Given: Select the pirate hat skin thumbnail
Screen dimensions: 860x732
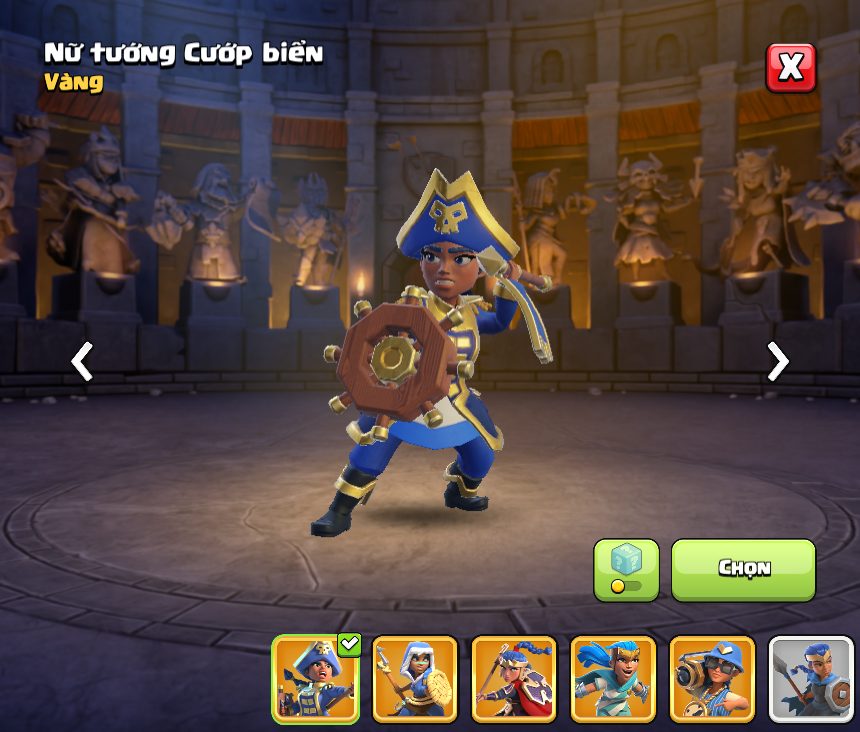Looking at the screenshot, I should click(315, 679).
